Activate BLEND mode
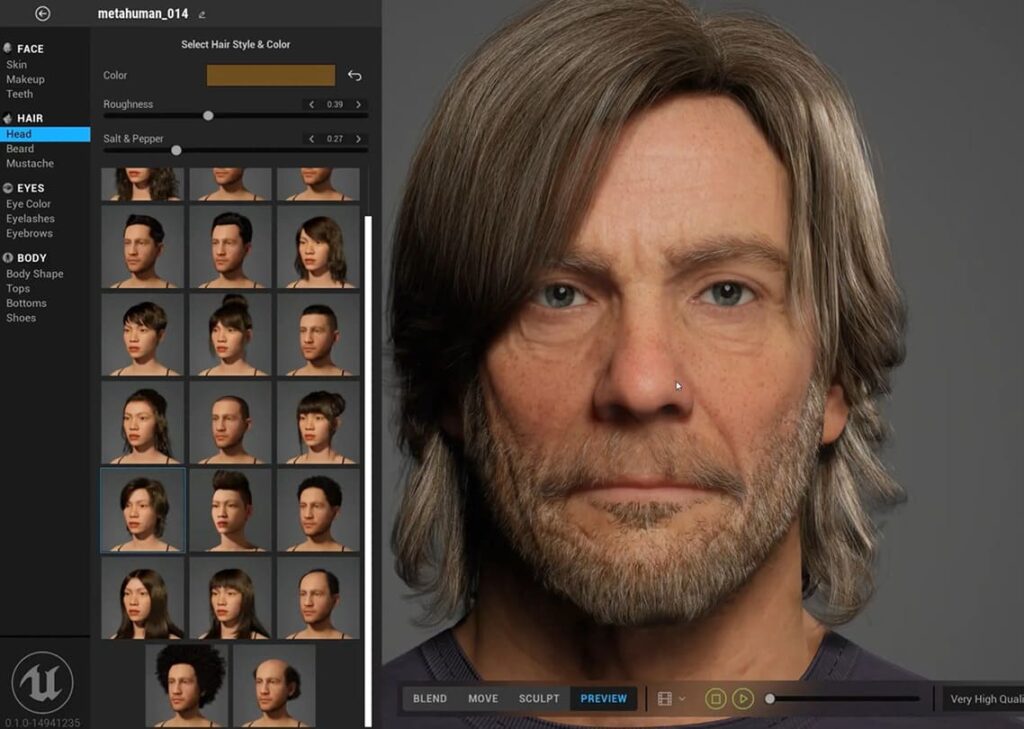The image size is (1024, 729). (x=430, y=698)
